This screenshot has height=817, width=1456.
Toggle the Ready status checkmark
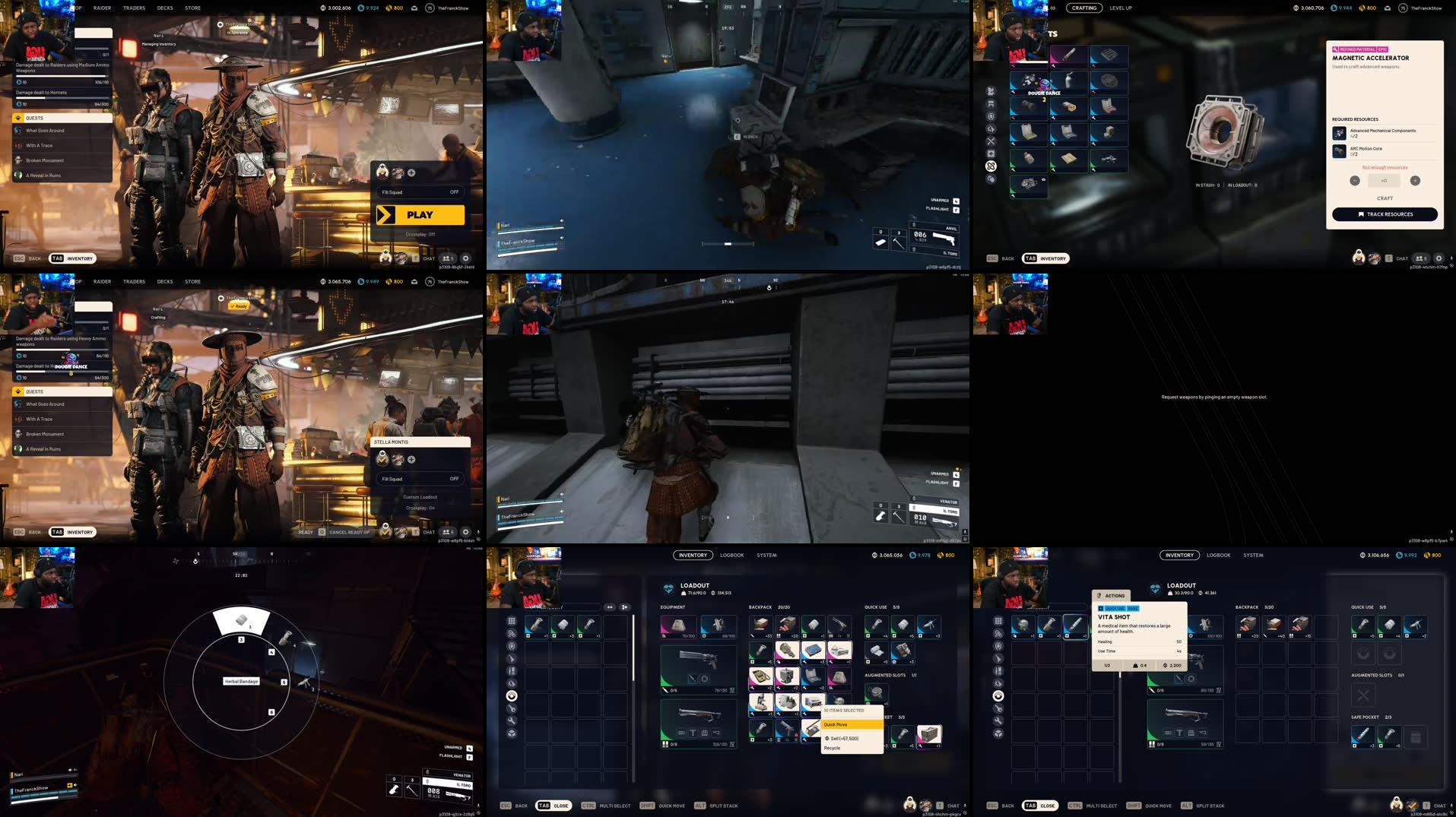pos(238,306)
